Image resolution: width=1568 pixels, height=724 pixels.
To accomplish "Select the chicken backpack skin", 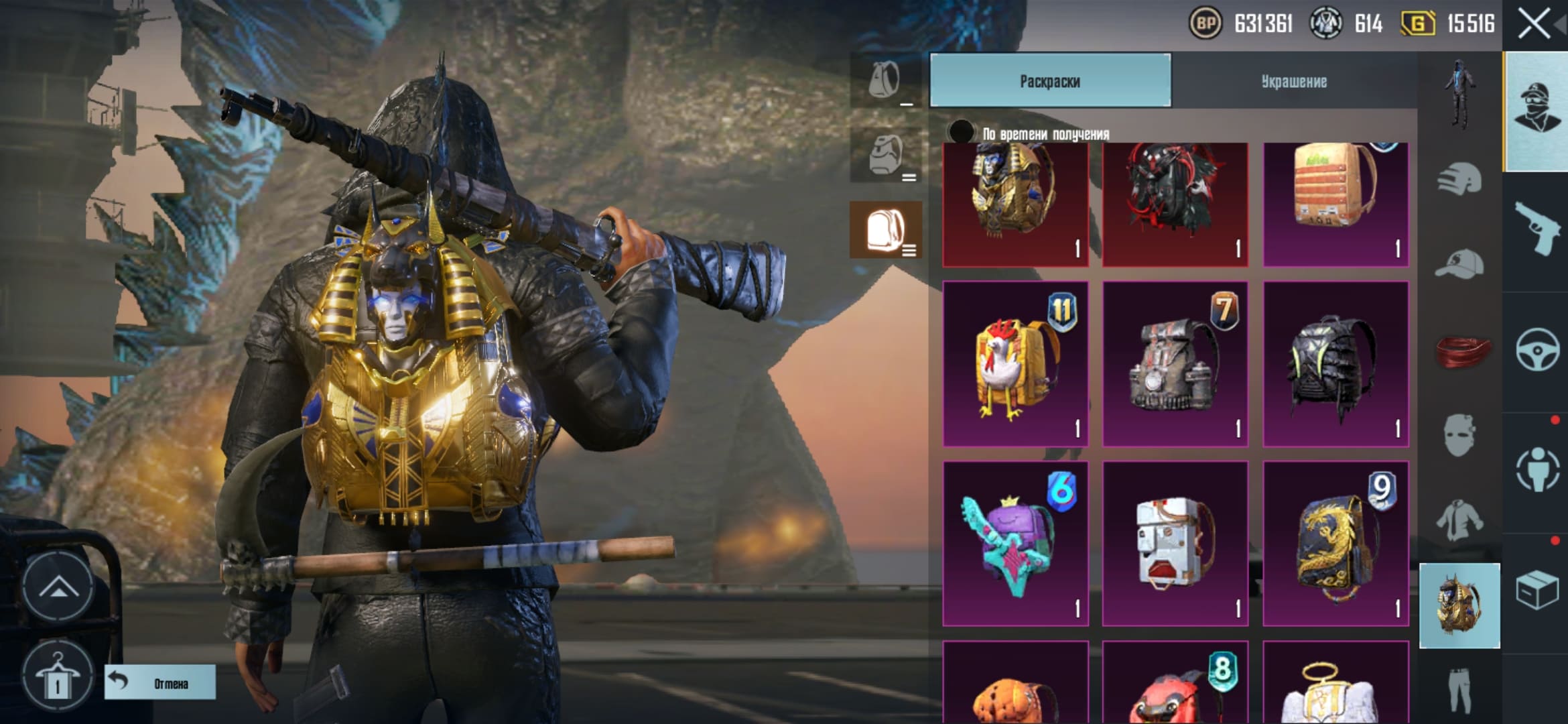I will [1015, 364].
